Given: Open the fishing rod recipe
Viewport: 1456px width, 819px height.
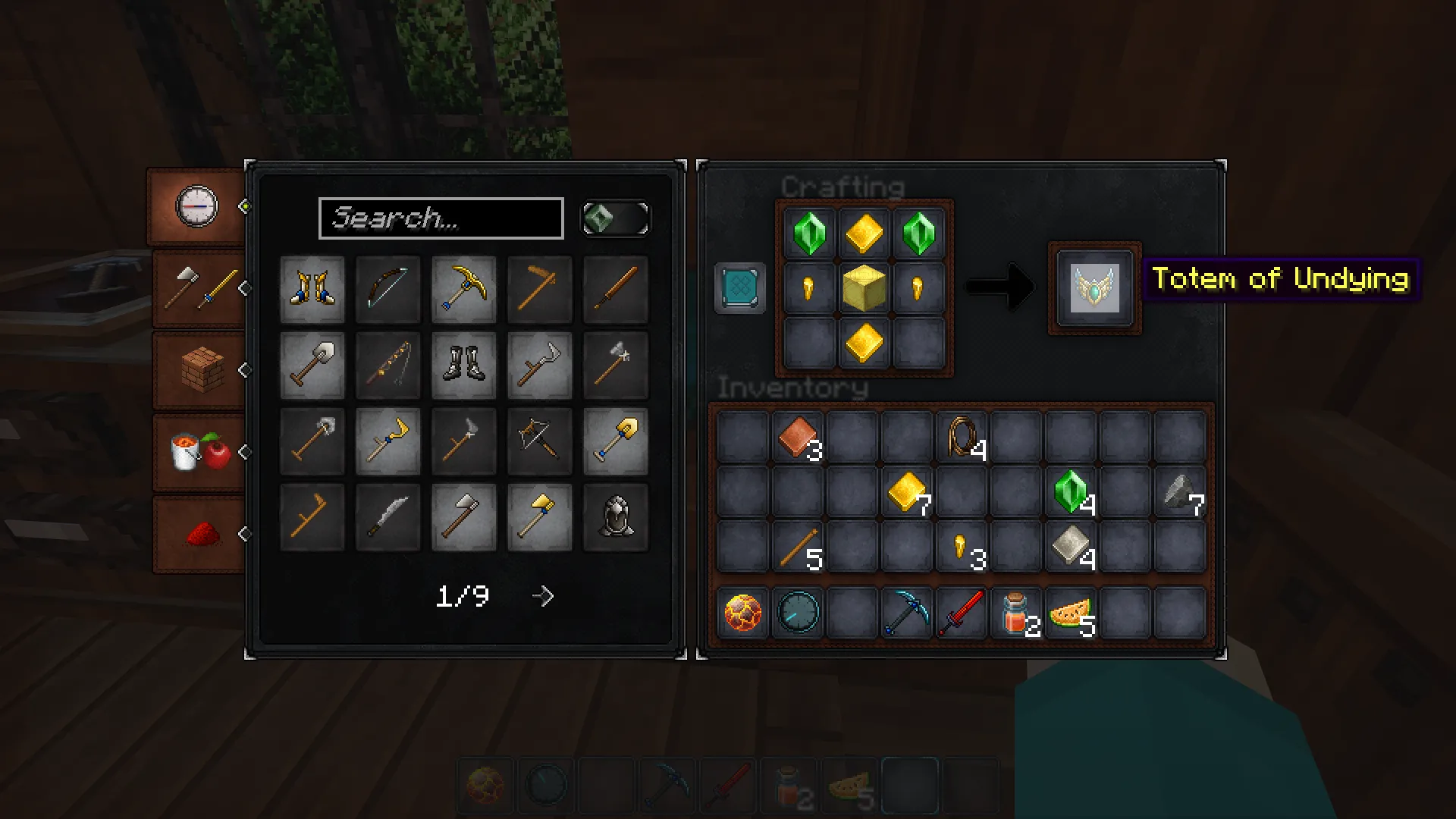Looking at the screenshot, I should [388, 366].
